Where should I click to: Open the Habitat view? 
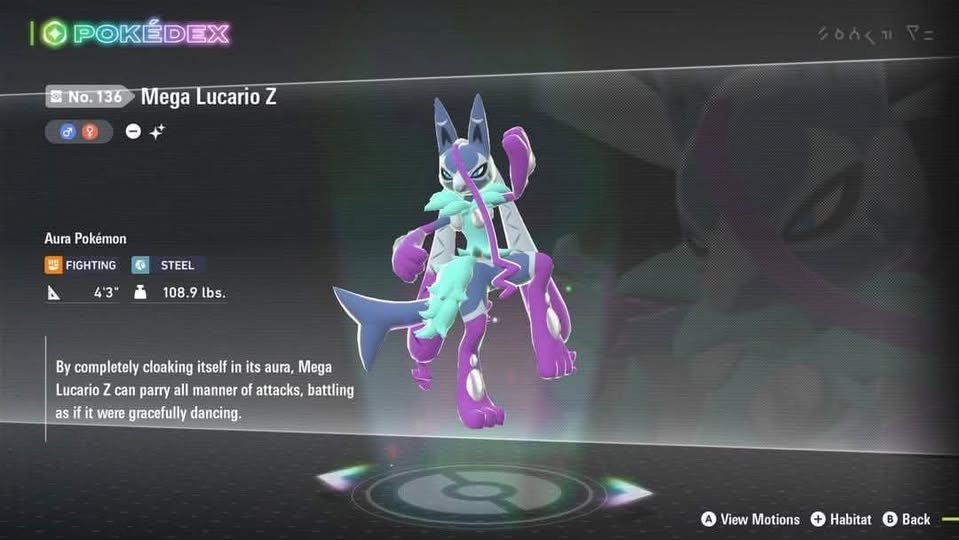[x=841, y=519]
